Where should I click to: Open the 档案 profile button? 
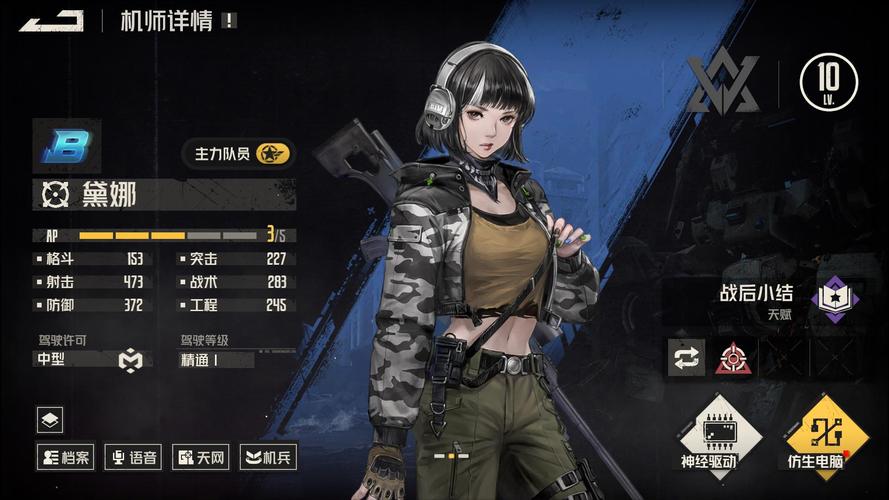click(x=65, y=458)
